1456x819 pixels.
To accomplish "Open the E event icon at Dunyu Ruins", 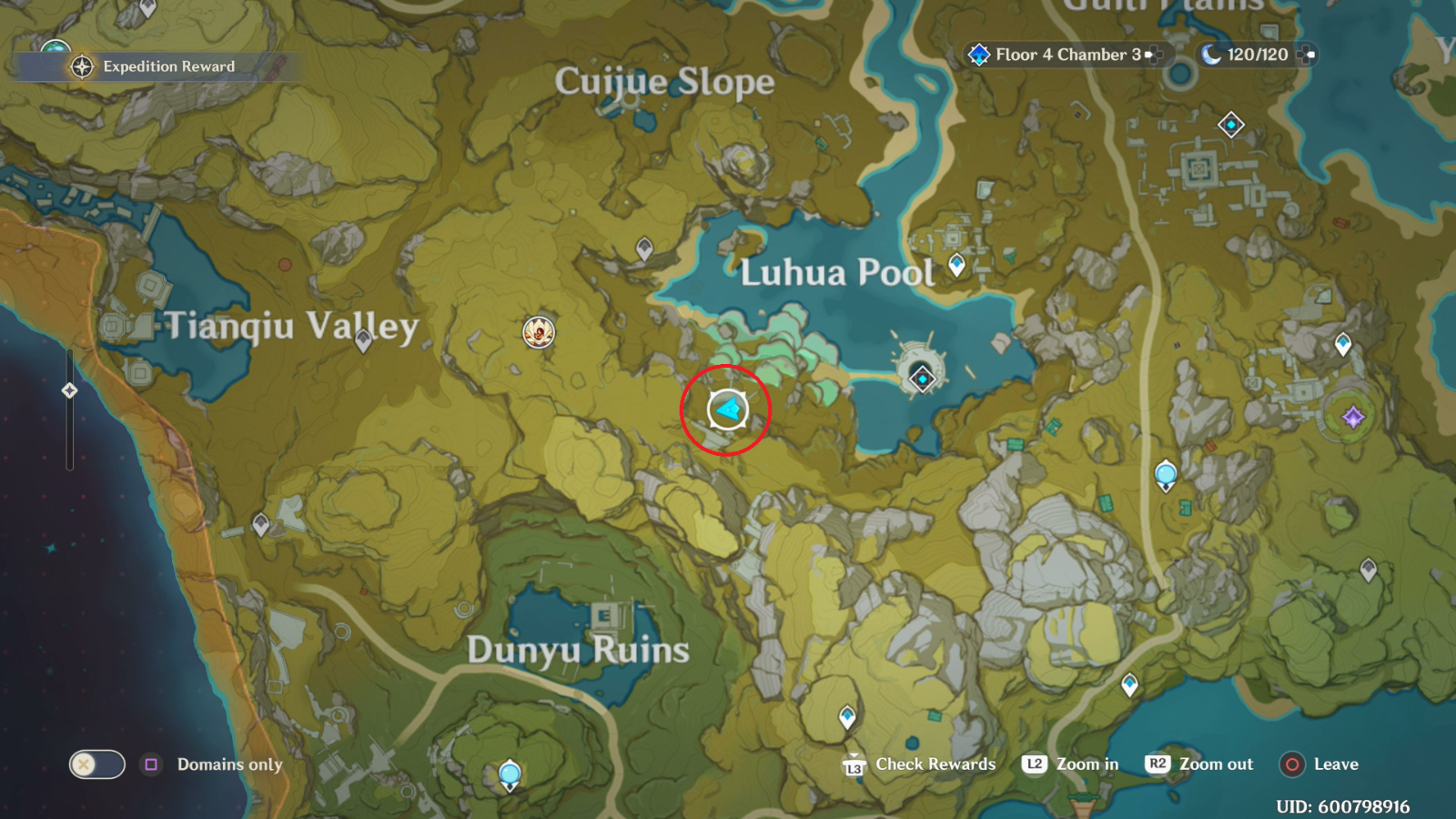I will tap(605, 614).
